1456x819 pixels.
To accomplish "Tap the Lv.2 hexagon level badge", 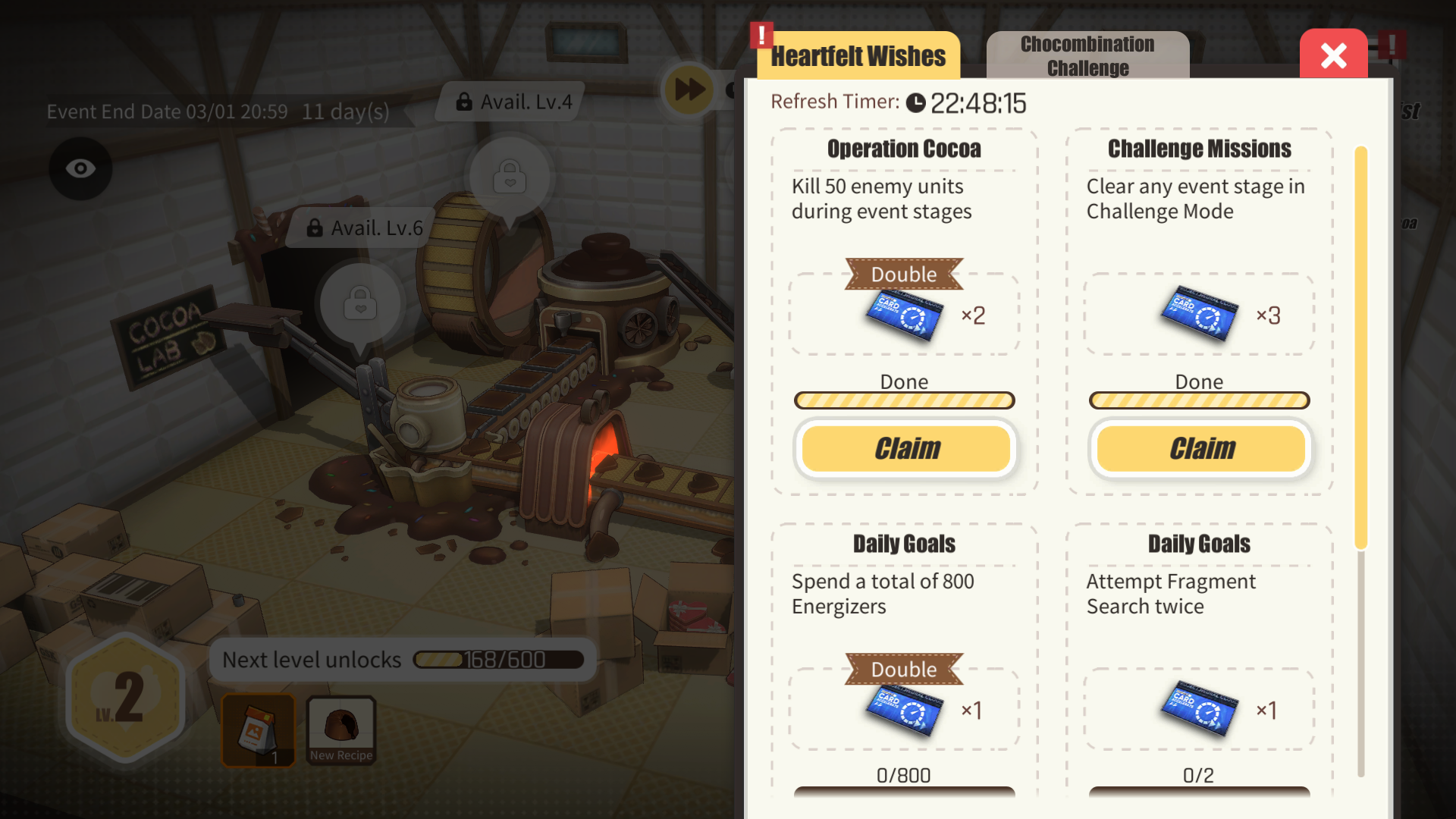I will tap(126, 696).
